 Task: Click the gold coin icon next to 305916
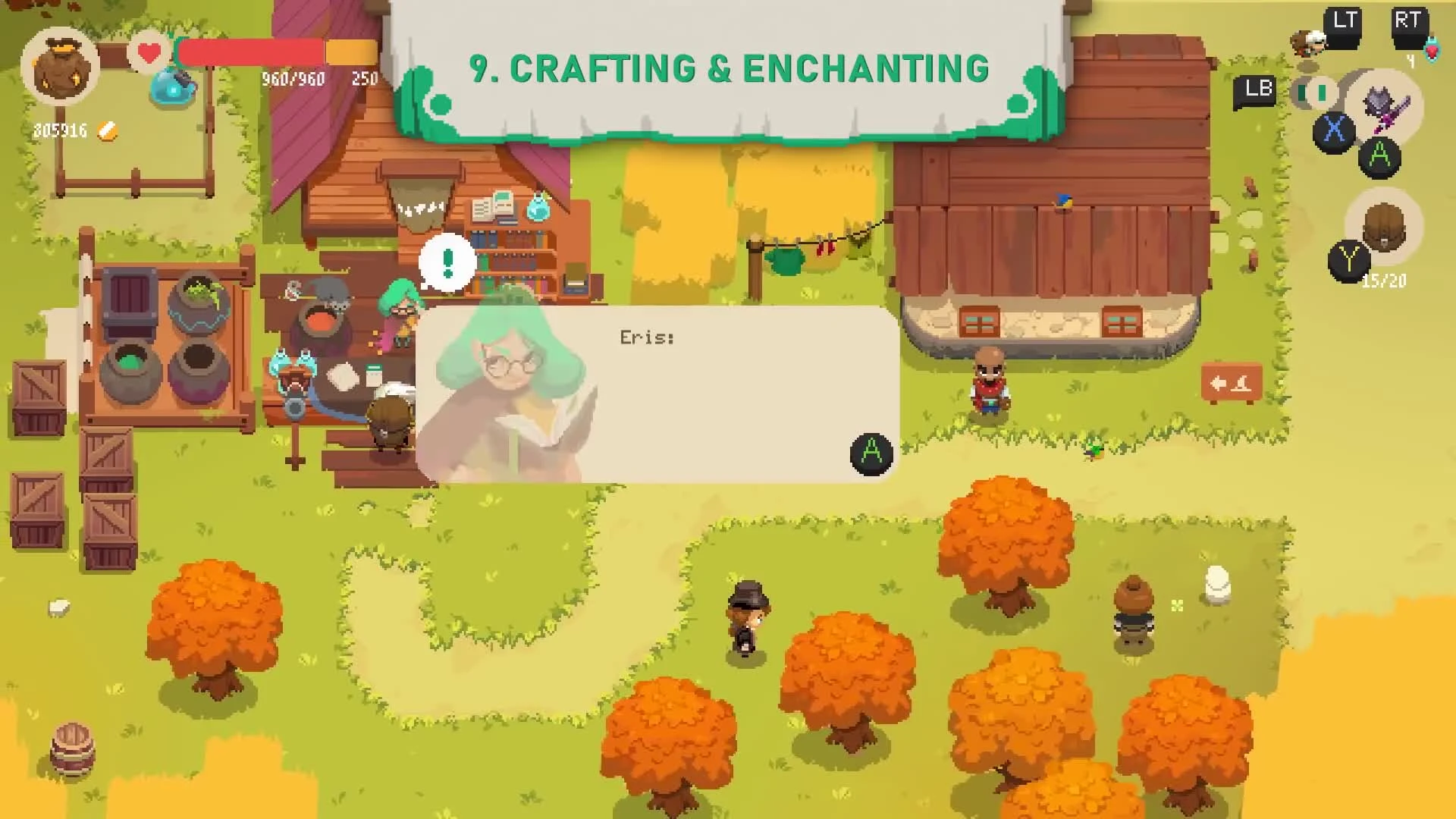[x=106, y=130]
